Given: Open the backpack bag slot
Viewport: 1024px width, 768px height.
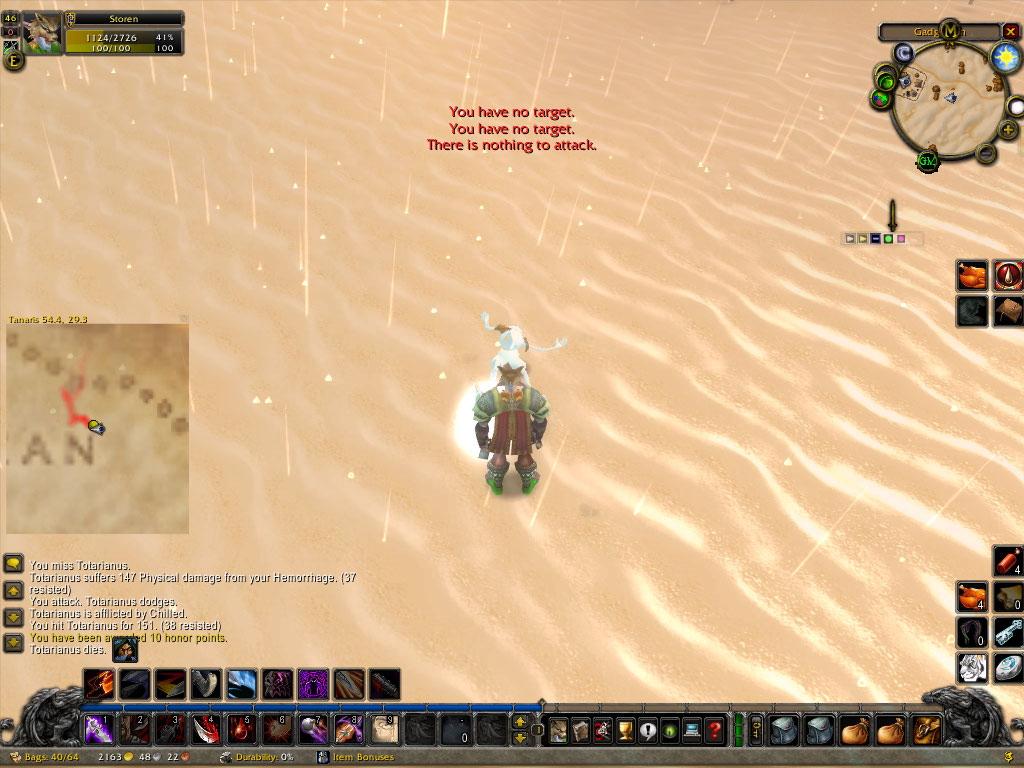Looking at the screenshot, I should click(927, 729).
